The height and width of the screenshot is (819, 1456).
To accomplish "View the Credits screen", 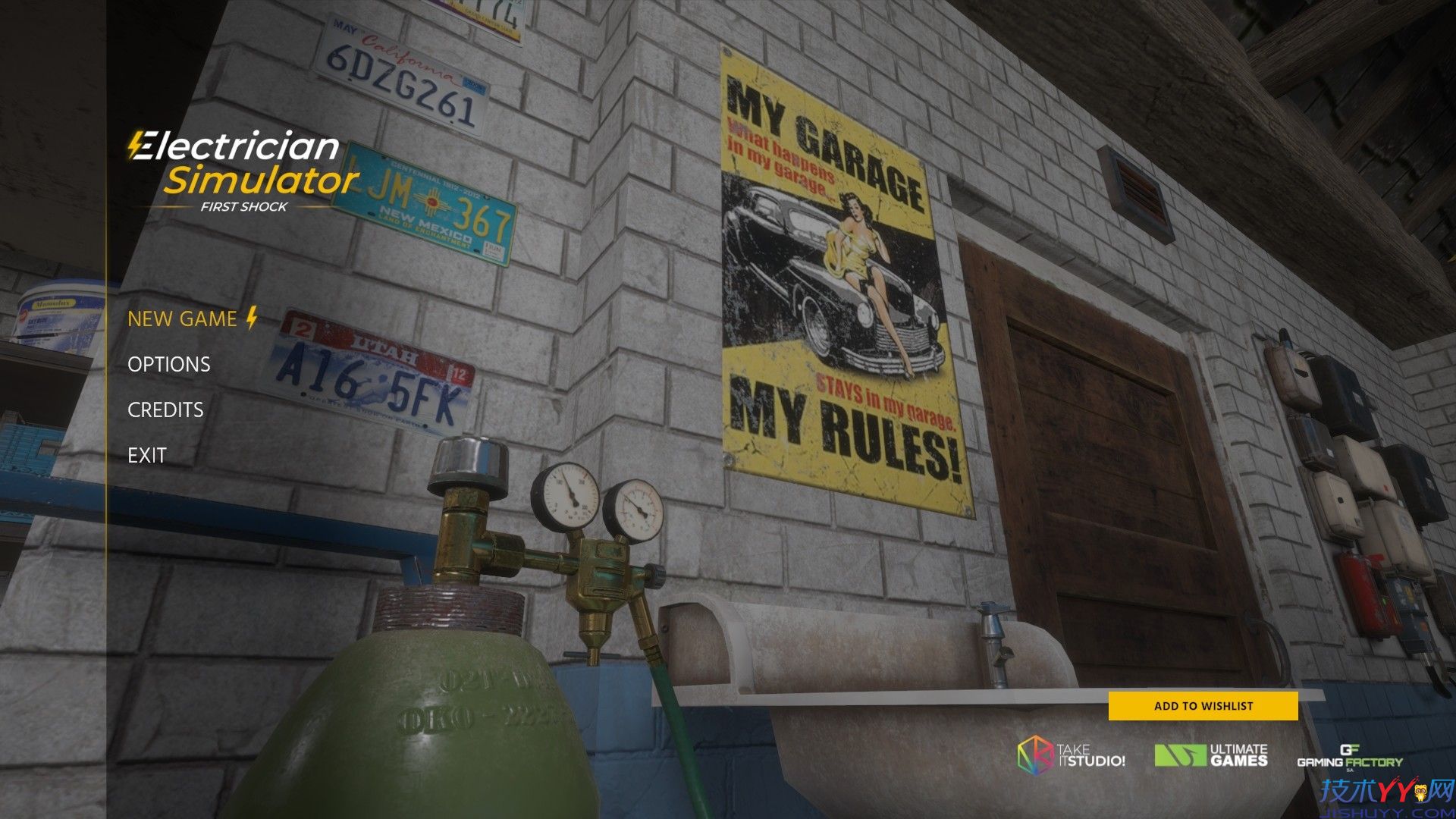I will (x=165, y=410).
